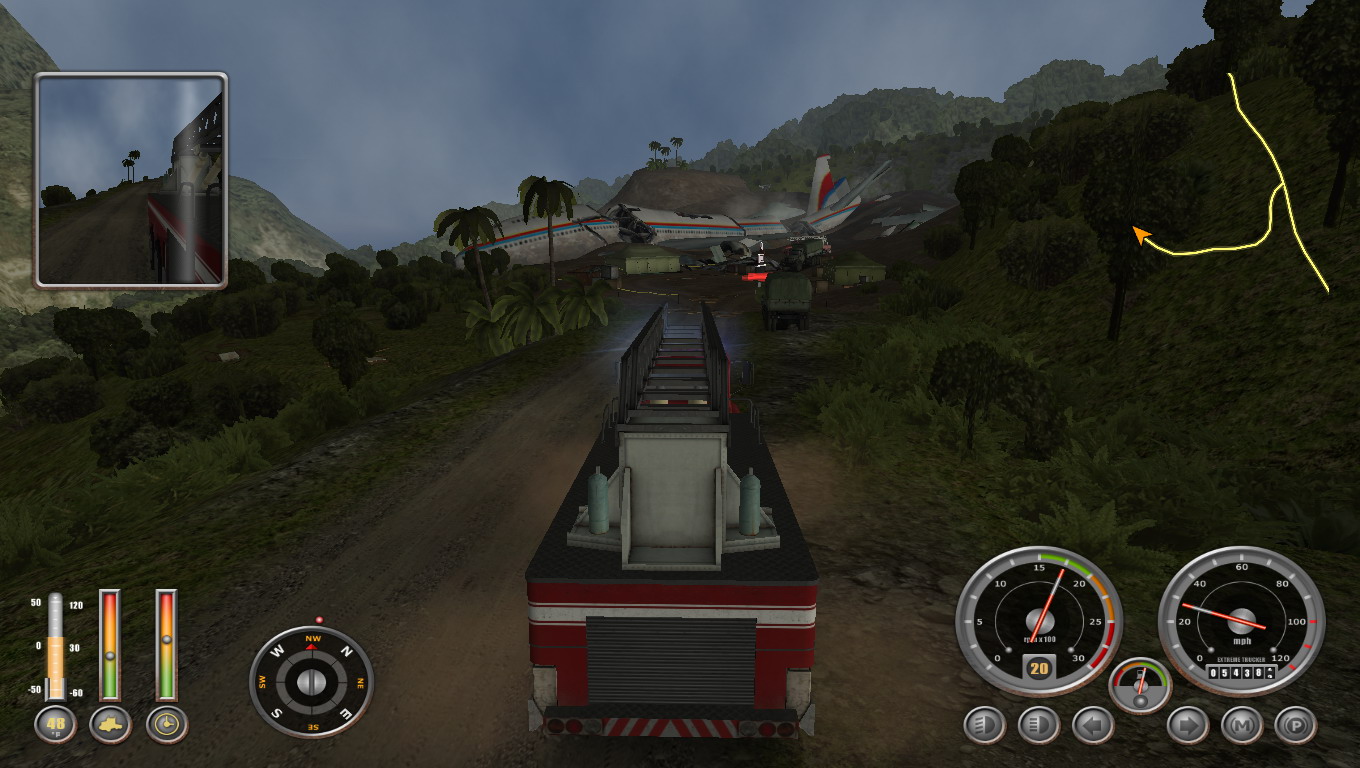1360x768 pixels.
Task: Activate the right turn signal arrow
Action: point(1188,725)
